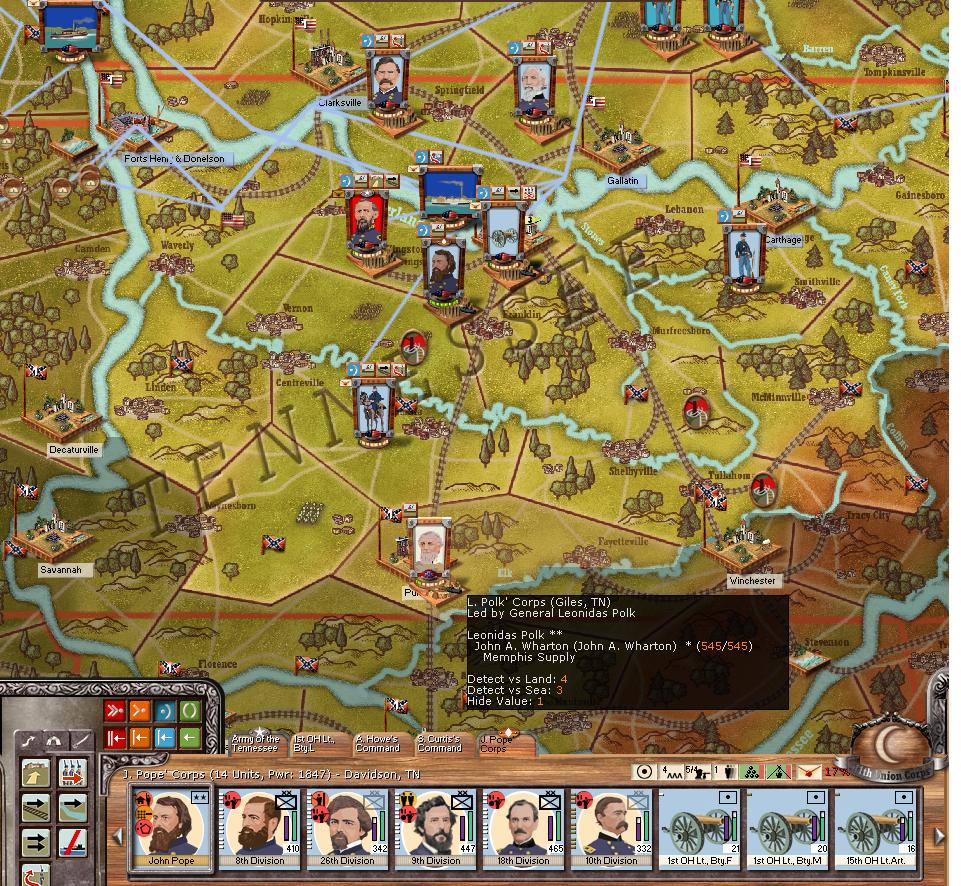Pick the 9th Division unit card
Viewport: 961px width, 886px height.
click(x=435, y=829)
